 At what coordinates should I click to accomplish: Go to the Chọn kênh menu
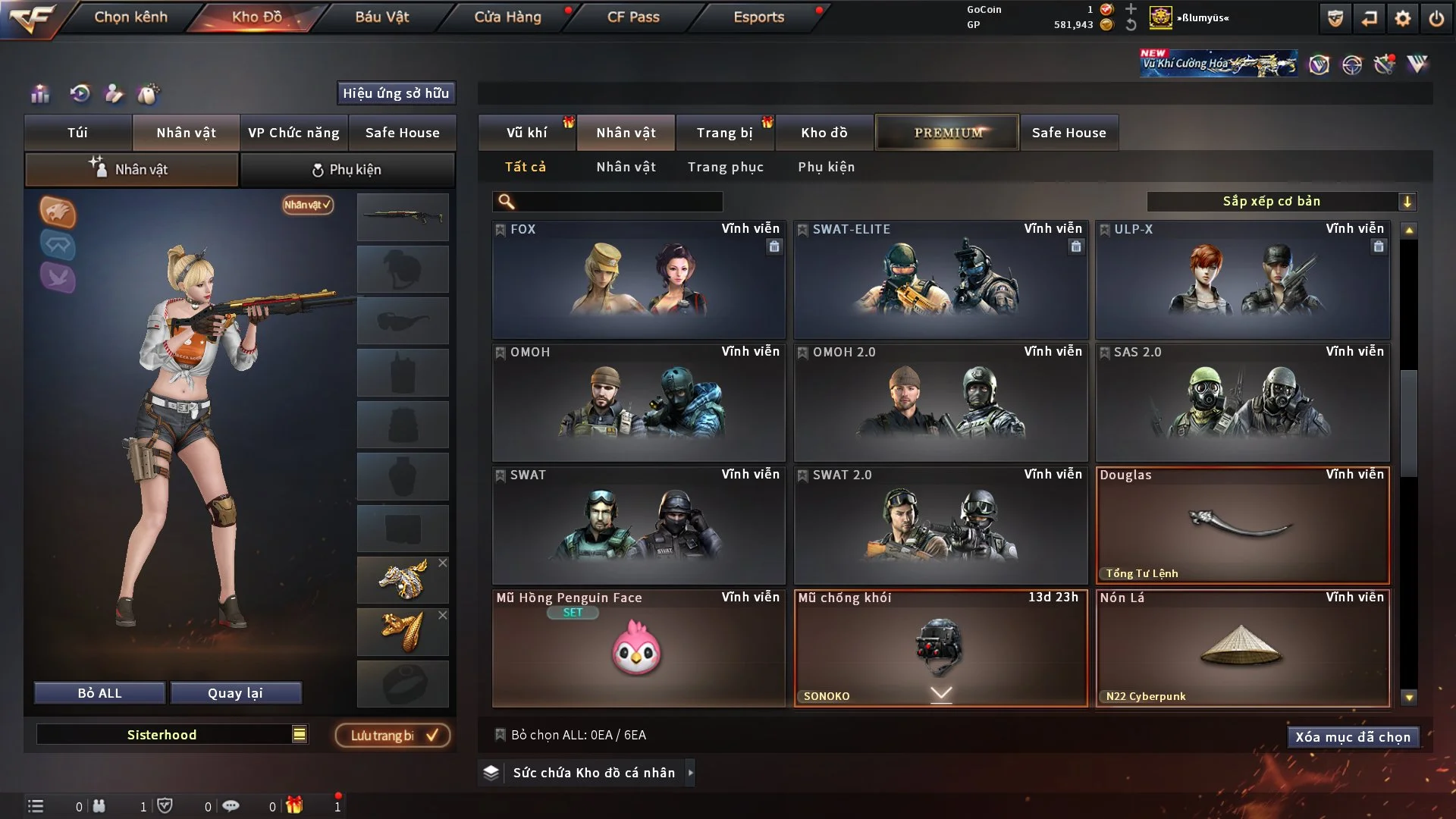click(x=130, y=17)
